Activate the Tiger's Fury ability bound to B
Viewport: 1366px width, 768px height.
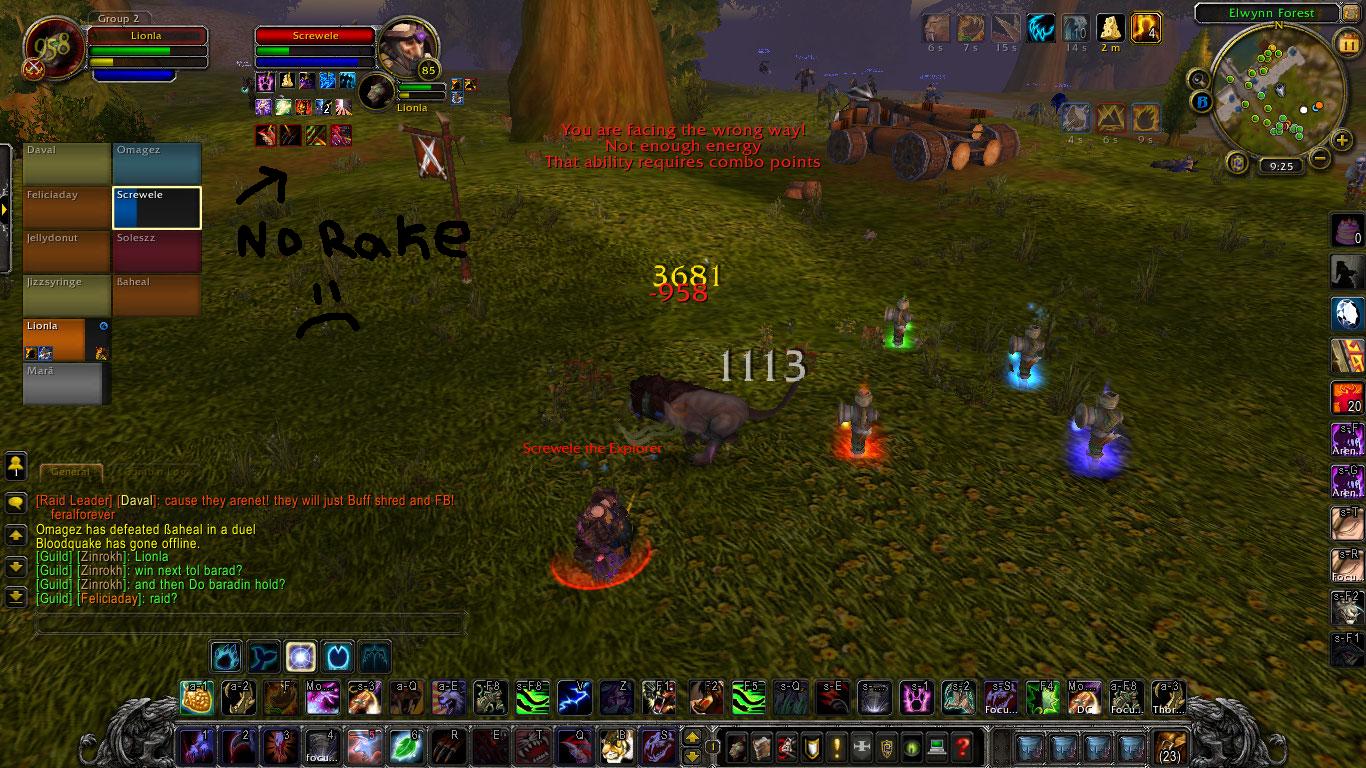[x=617, y=746]
